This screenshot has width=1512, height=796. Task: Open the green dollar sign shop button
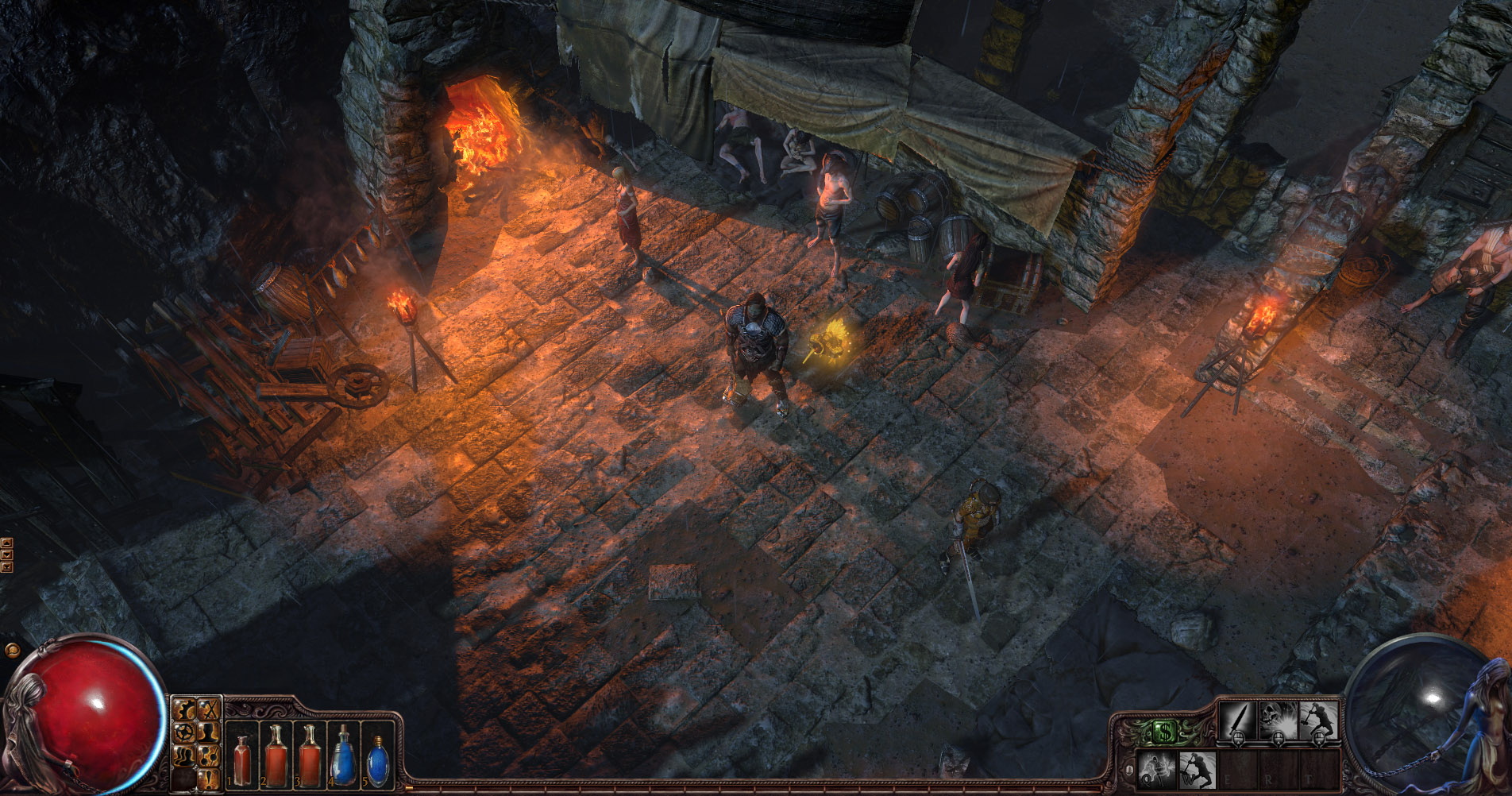pos(1164,732)
